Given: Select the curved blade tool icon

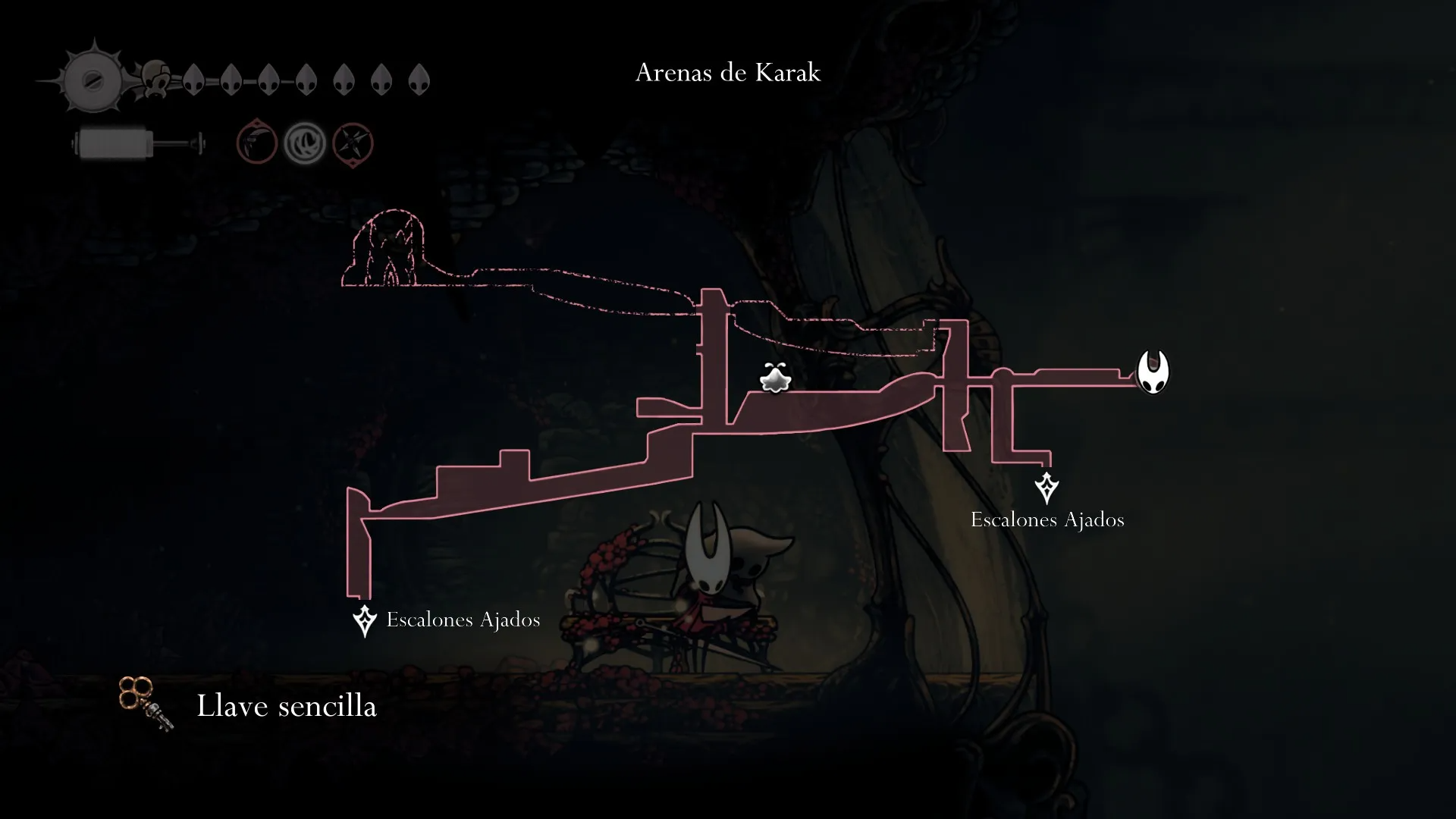Looking at the screenshot, I should click(256, 143).
